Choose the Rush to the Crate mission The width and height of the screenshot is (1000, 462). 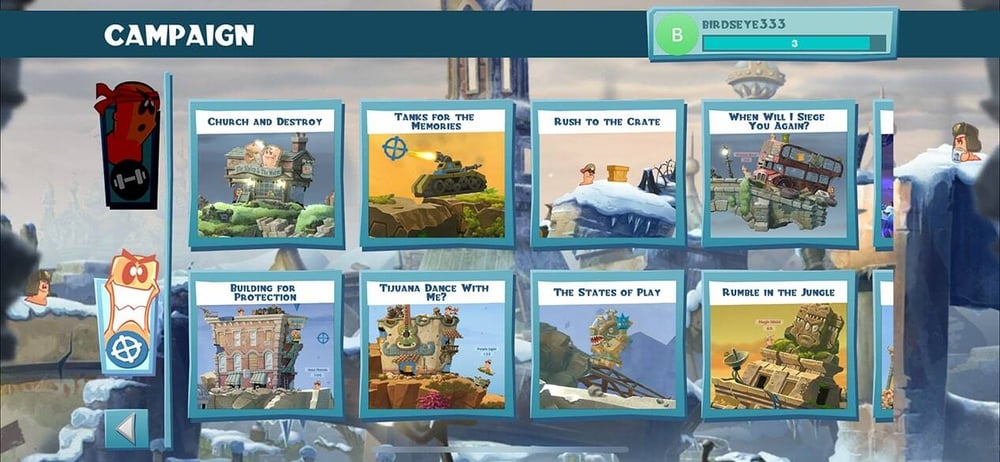(x=607, y=175)
